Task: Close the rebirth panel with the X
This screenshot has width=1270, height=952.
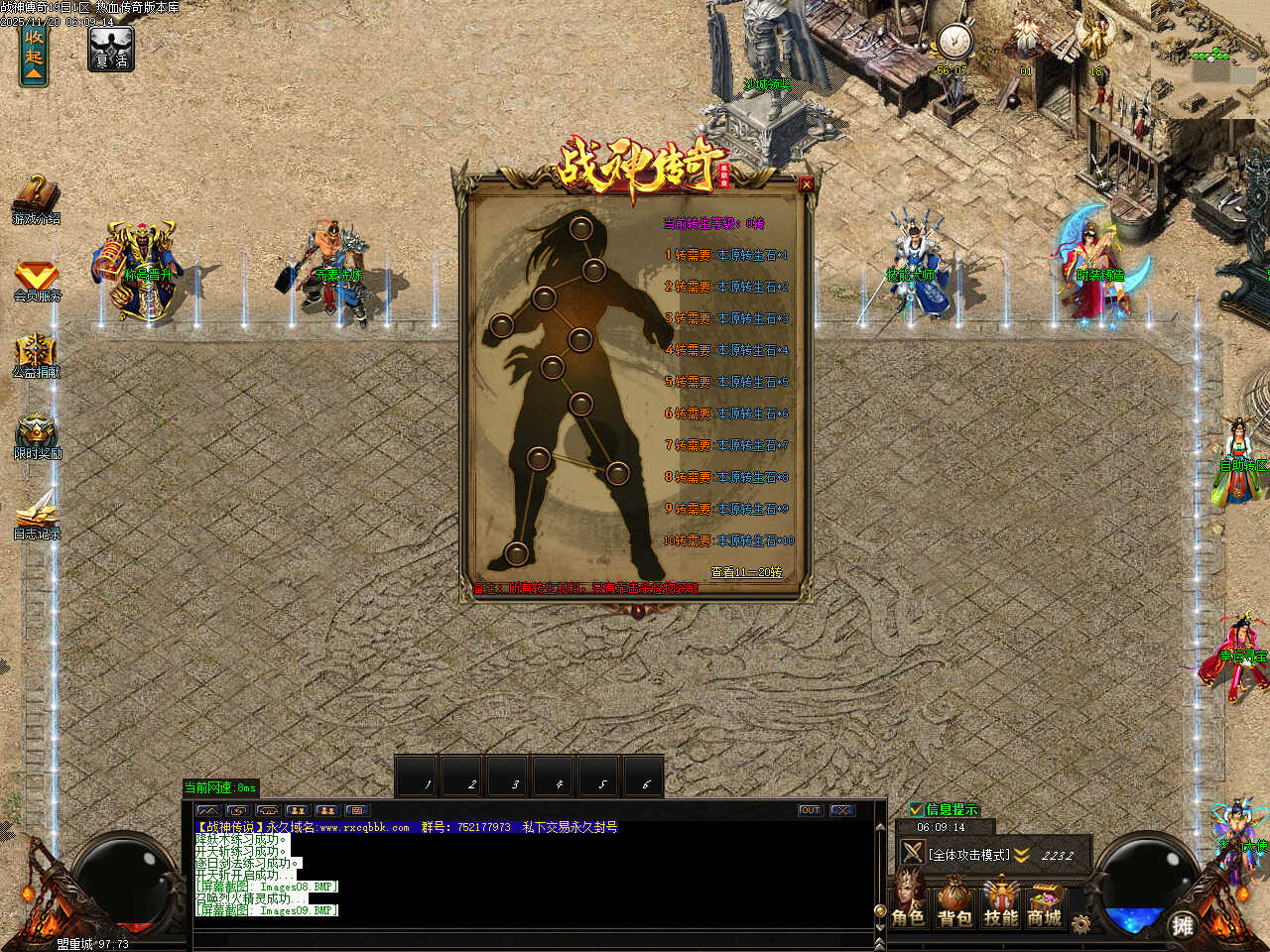Action: [x=806, y=183]
